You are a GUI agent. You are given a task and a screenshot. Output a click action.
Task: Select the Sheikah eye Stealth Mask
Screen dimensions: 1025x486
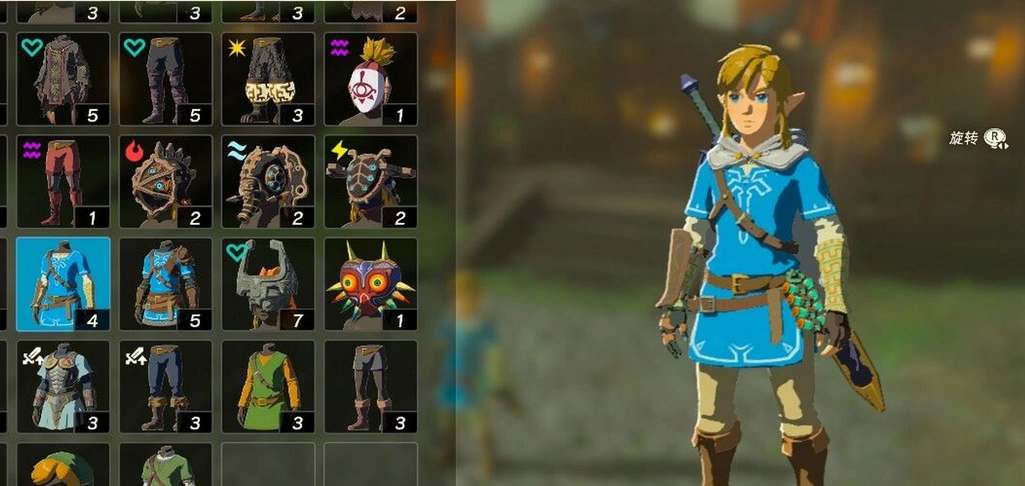370,79
